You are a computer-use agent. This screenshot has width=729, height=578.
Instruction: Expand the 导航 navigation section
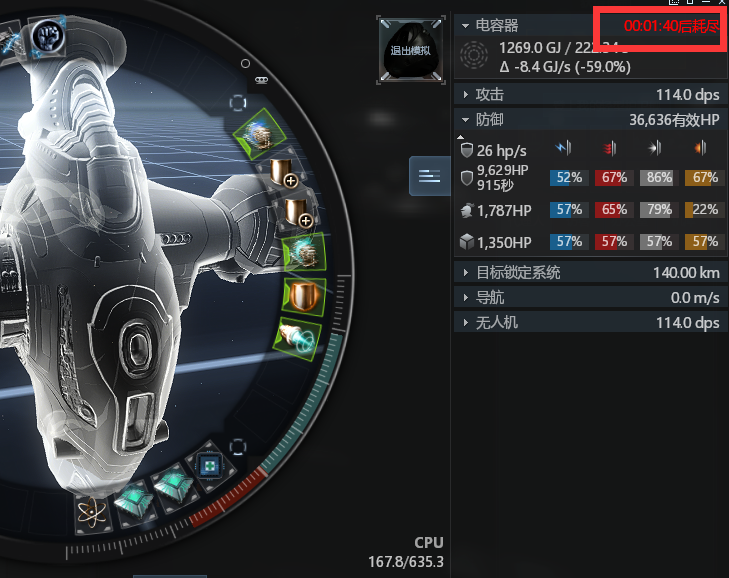pyautogui.click(x=465, y=298)
